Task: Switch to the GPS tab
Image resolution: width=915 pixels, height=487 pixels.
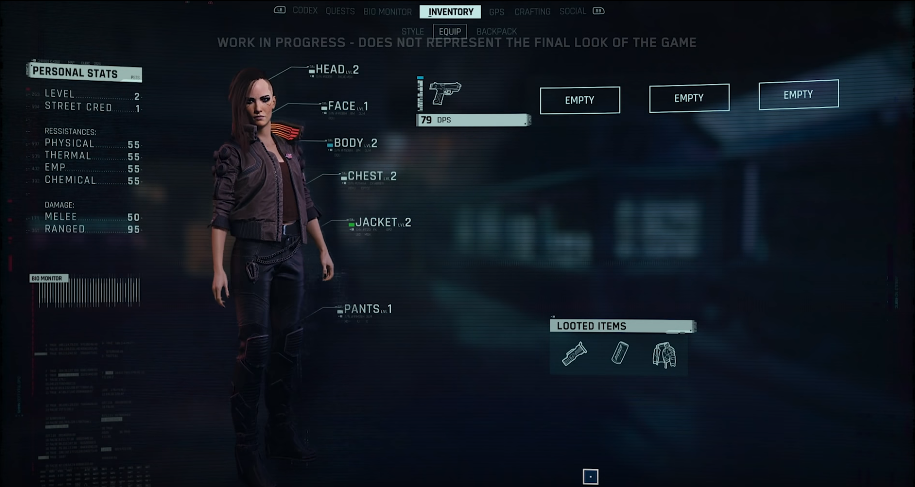Action: coord(497,11)
